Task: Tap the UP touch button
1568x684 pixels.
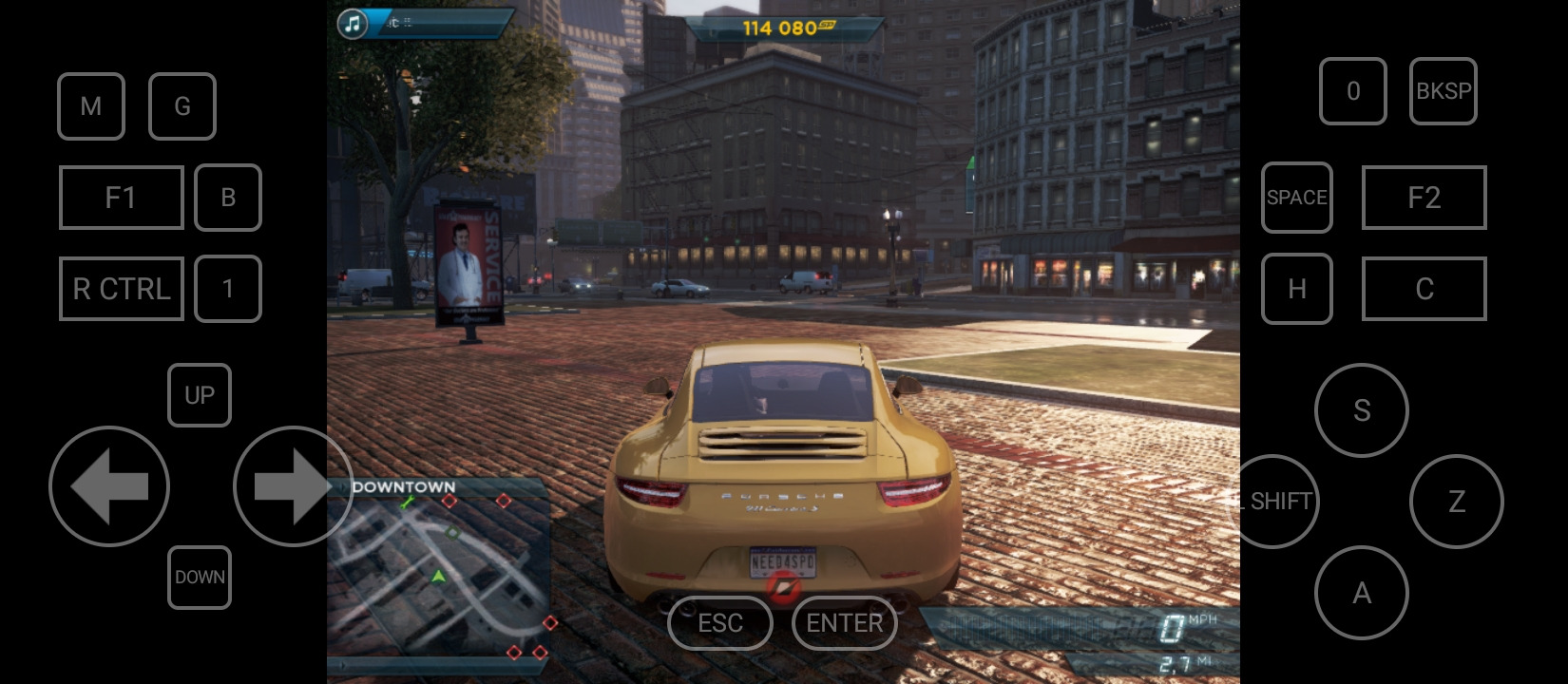Action: [x=200, y=395]
